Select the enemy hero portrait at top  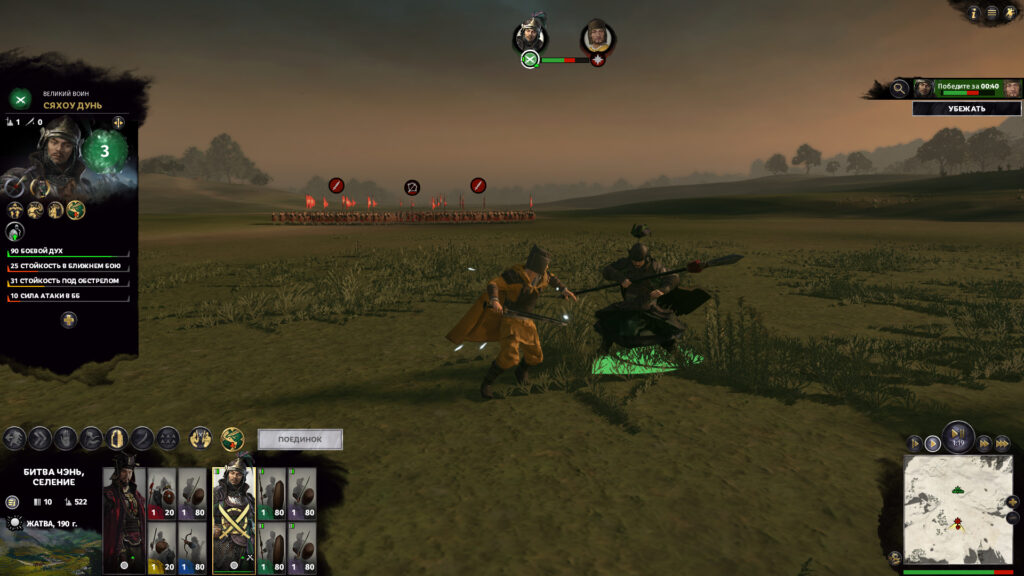click(x=597, y=37)
